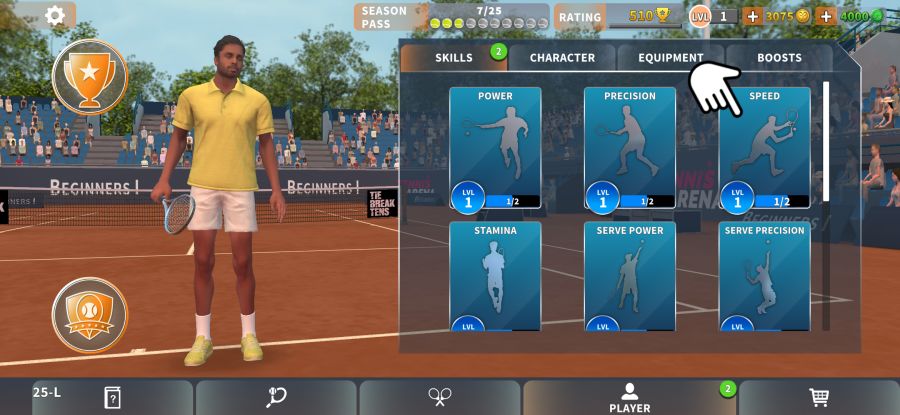Select the Precision skill card
900x415 pixels.
(x=630, y=148)
